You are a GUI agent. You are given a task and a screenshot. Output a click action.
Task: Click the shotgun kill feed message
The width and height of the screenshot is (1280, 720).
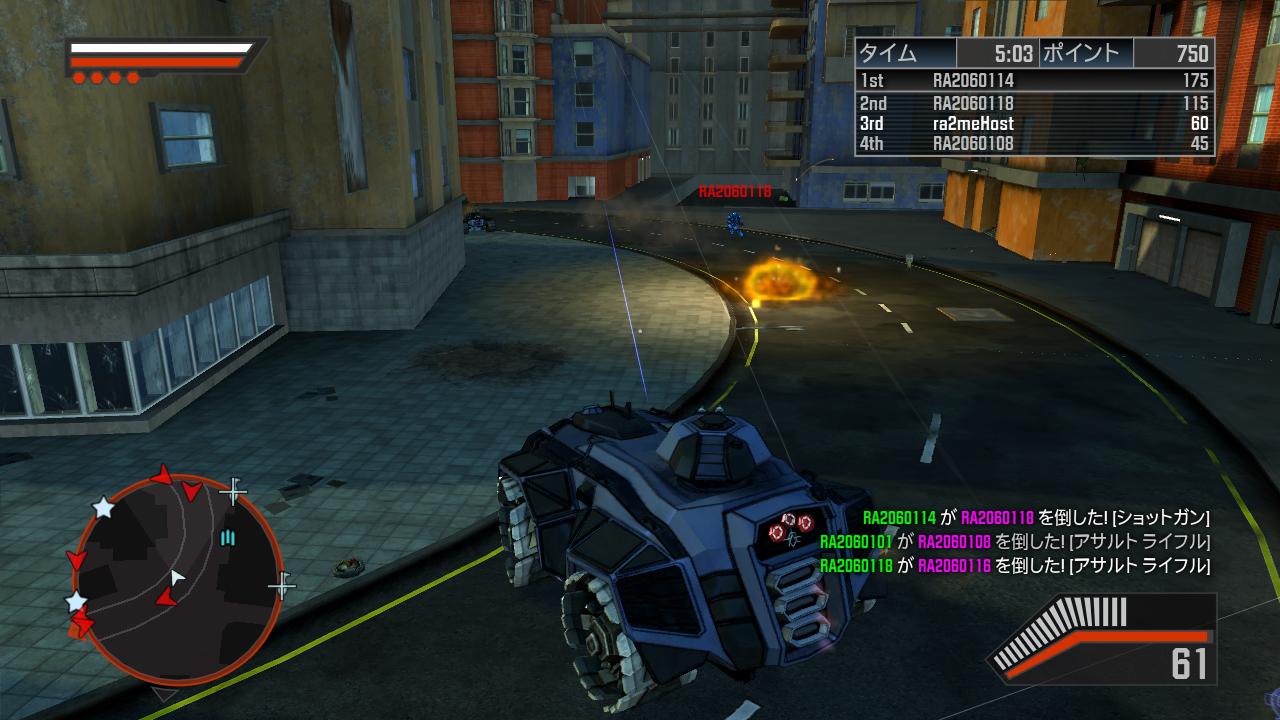[x=1036, y=518]
